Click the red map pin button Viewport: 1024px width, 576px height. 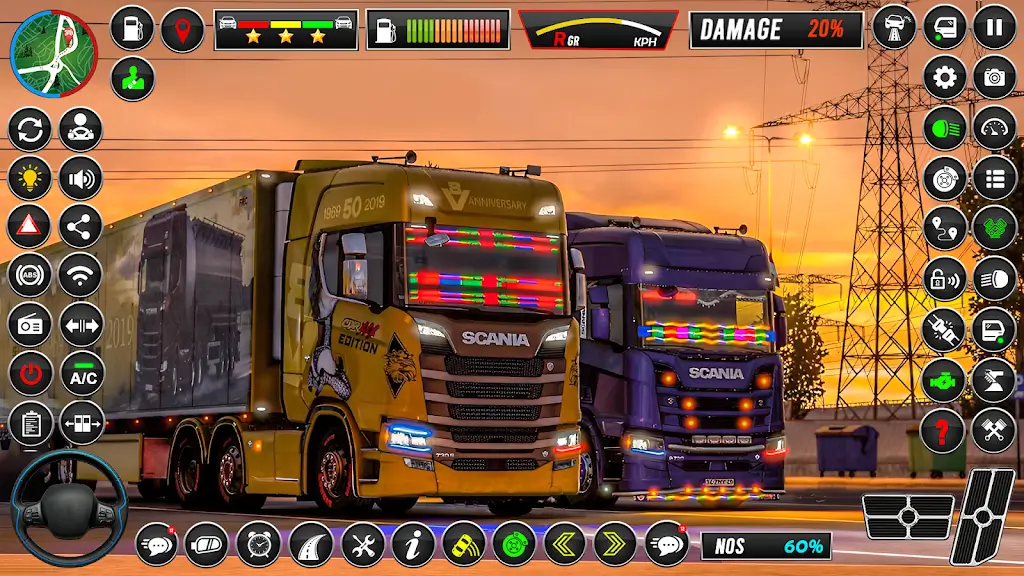pos(182,29)
